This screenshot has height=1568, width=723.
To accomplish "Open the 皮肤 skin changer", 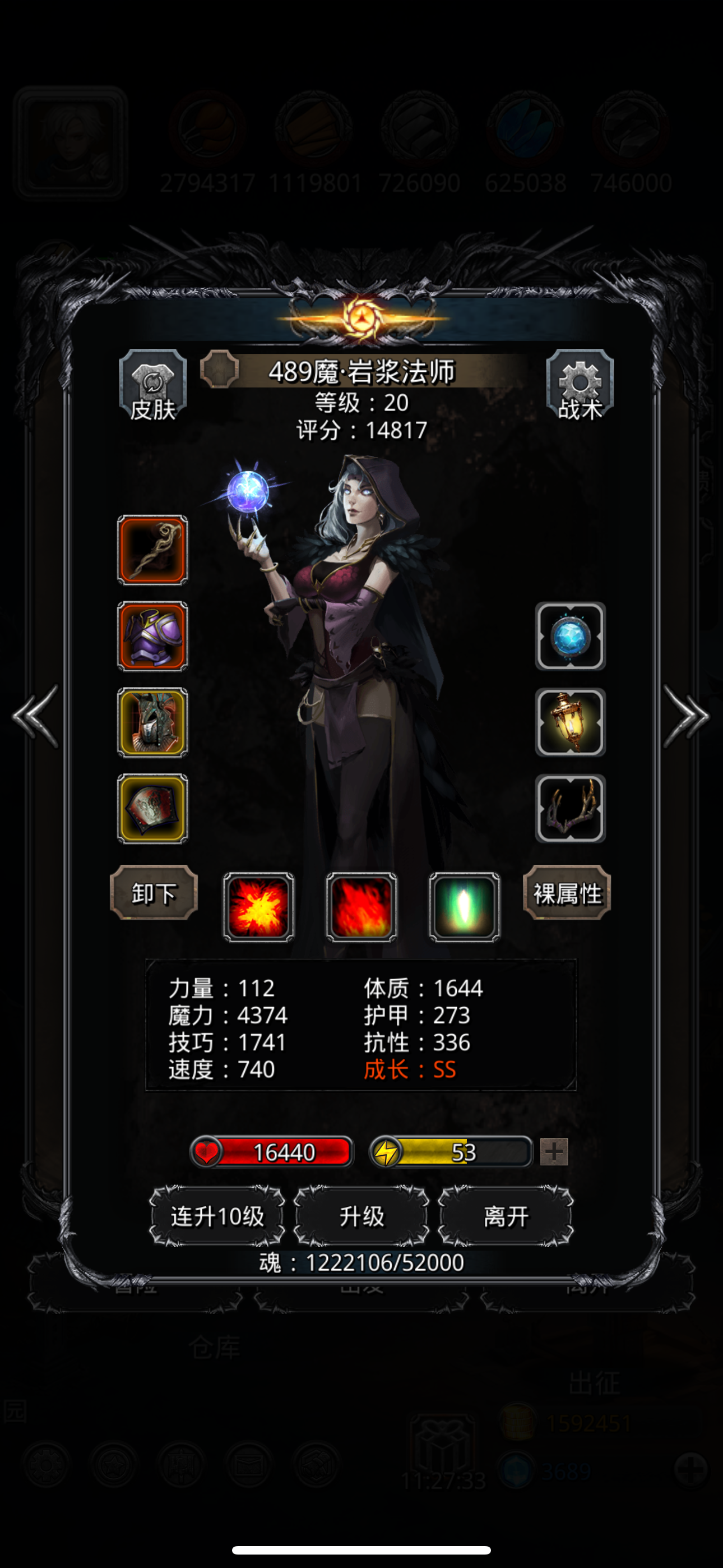I will pos(154,386).
